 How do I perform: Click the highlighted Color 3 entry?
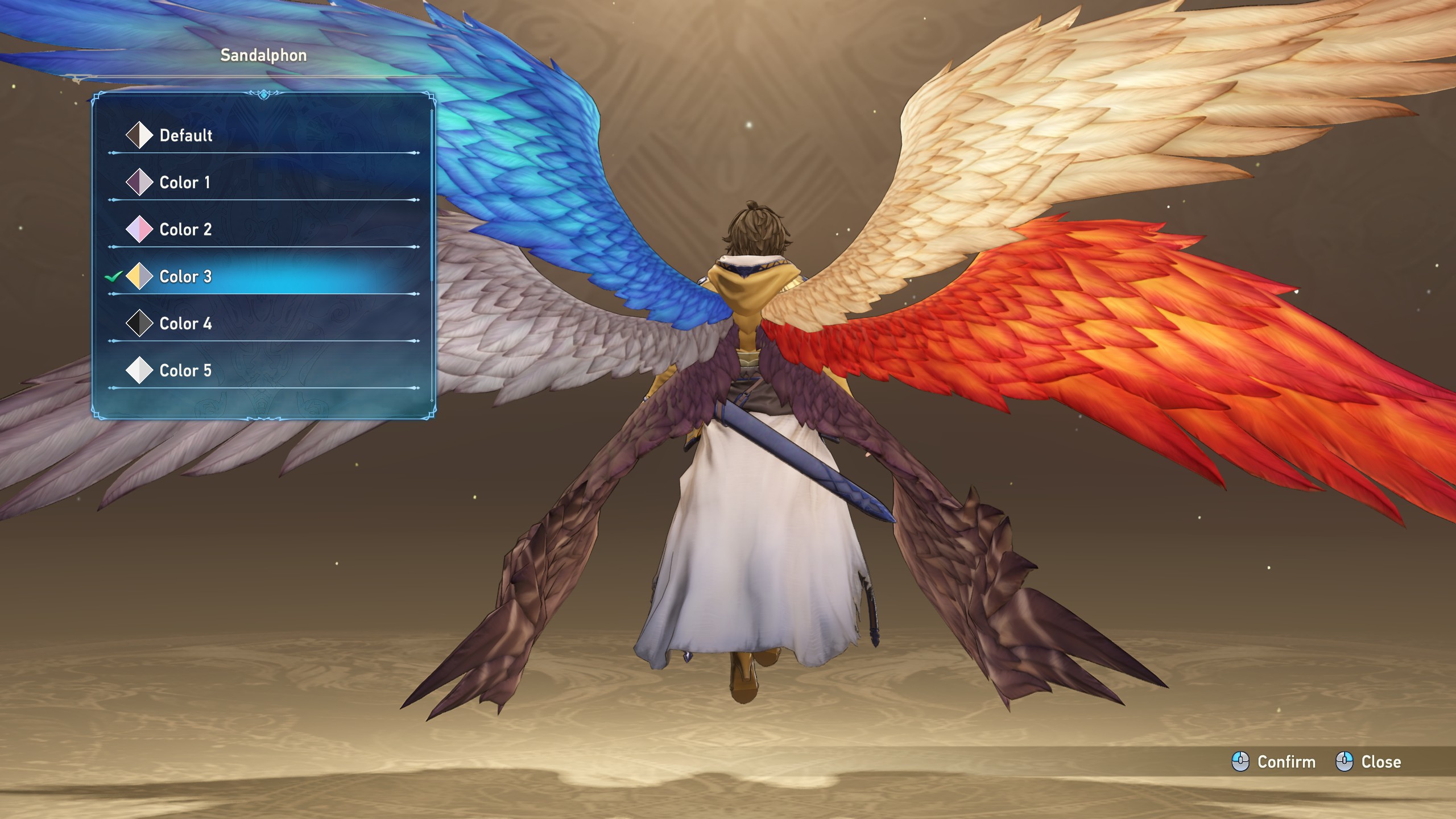tap(185, 277)
